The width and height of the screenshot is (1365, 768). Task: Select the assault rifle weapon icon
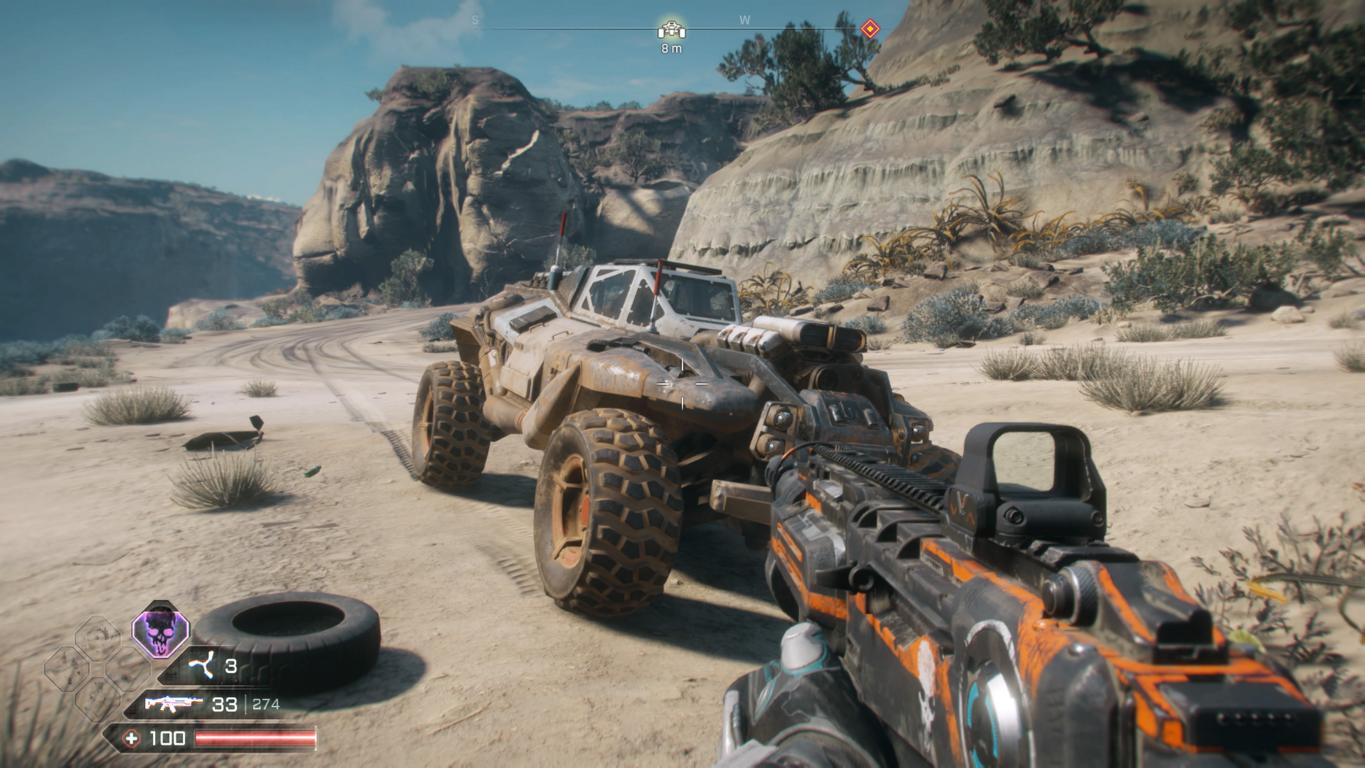pyautogui.click(x=174, y=704)
